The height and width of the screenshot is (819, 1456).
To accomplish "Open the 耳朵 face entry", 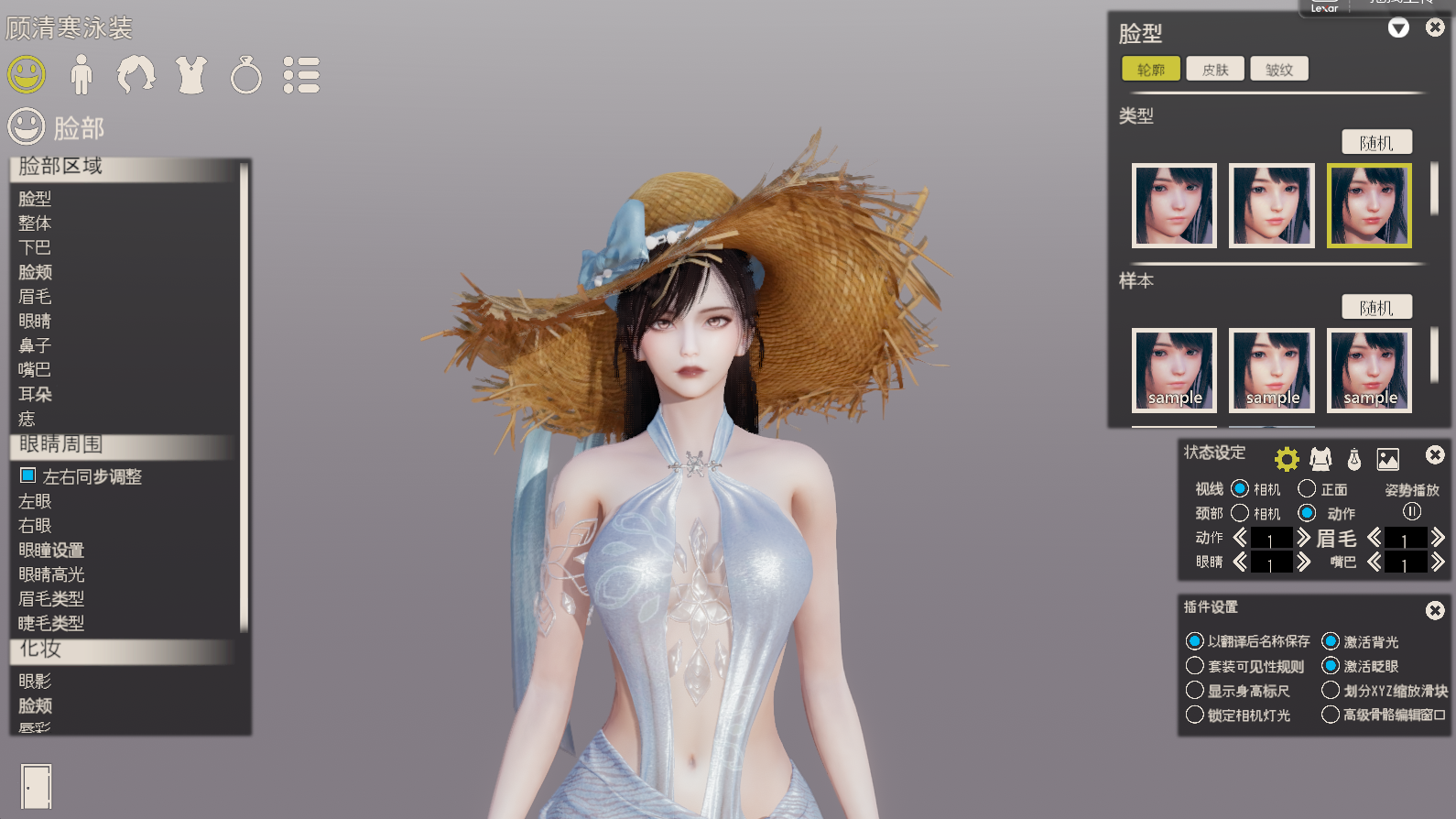I will click(36, 395).
